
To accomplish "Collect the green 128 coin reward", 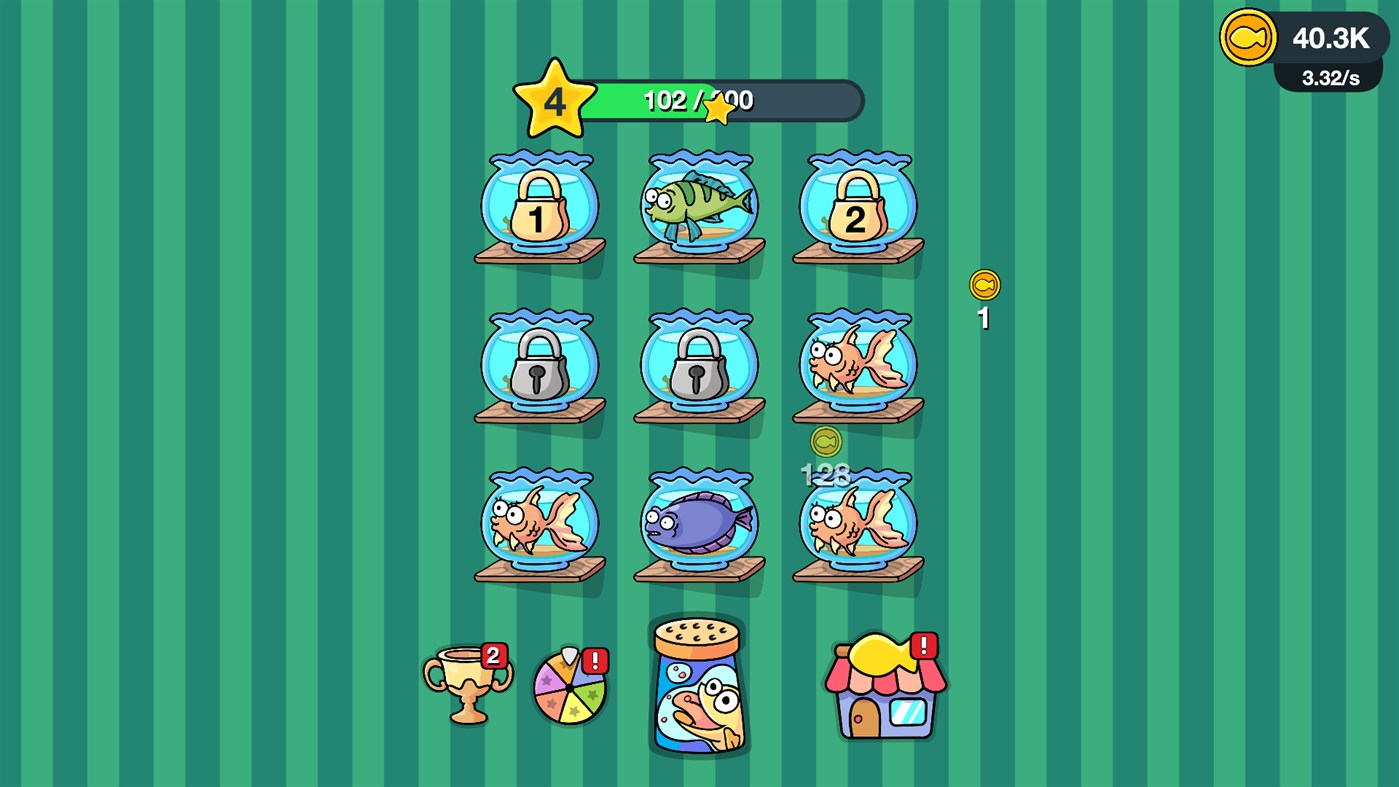I will coord(825,441).
